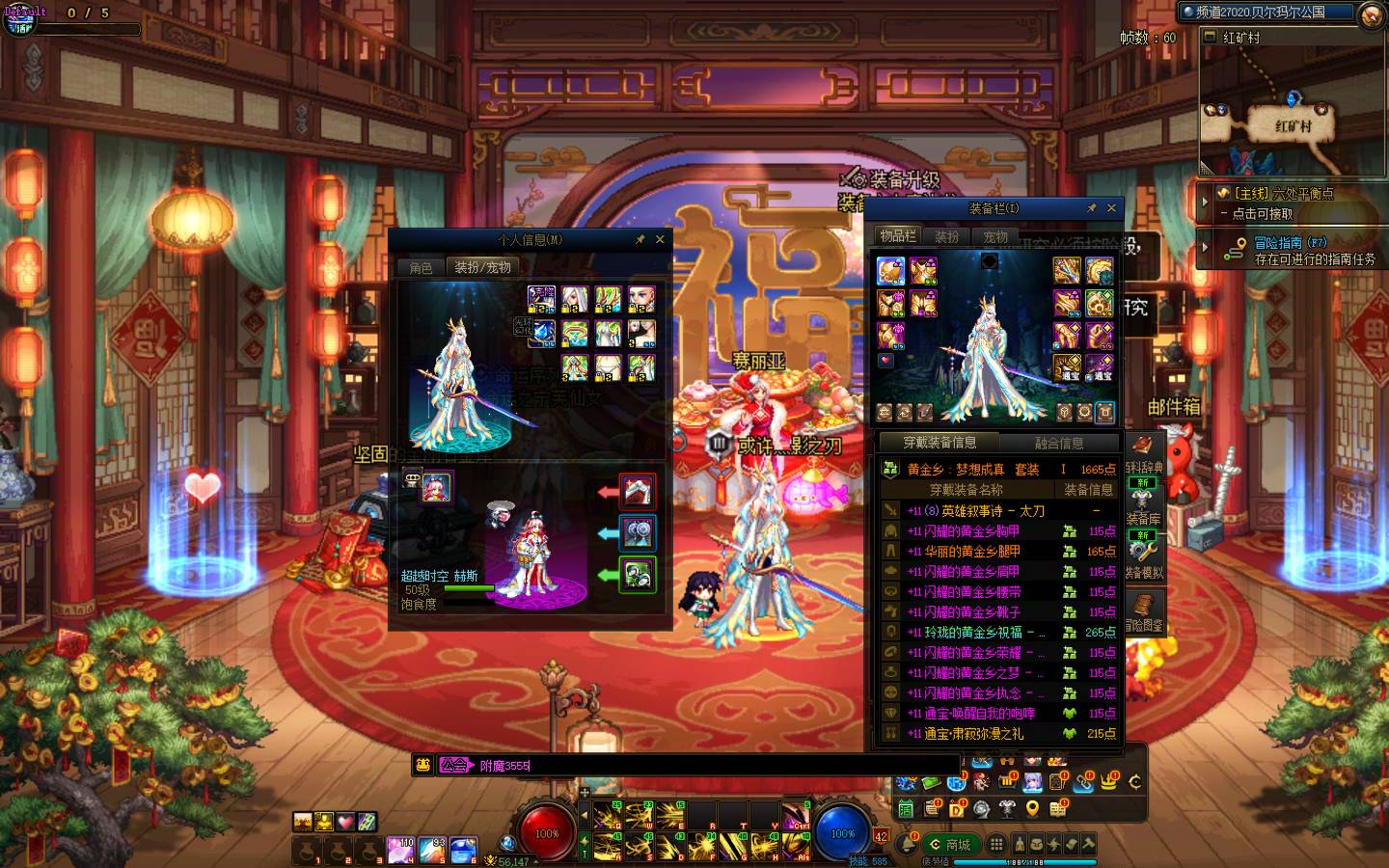Accept the 六处平衡点 main quest
This screenshot has height=868, width=1389.
(1283, 203)
